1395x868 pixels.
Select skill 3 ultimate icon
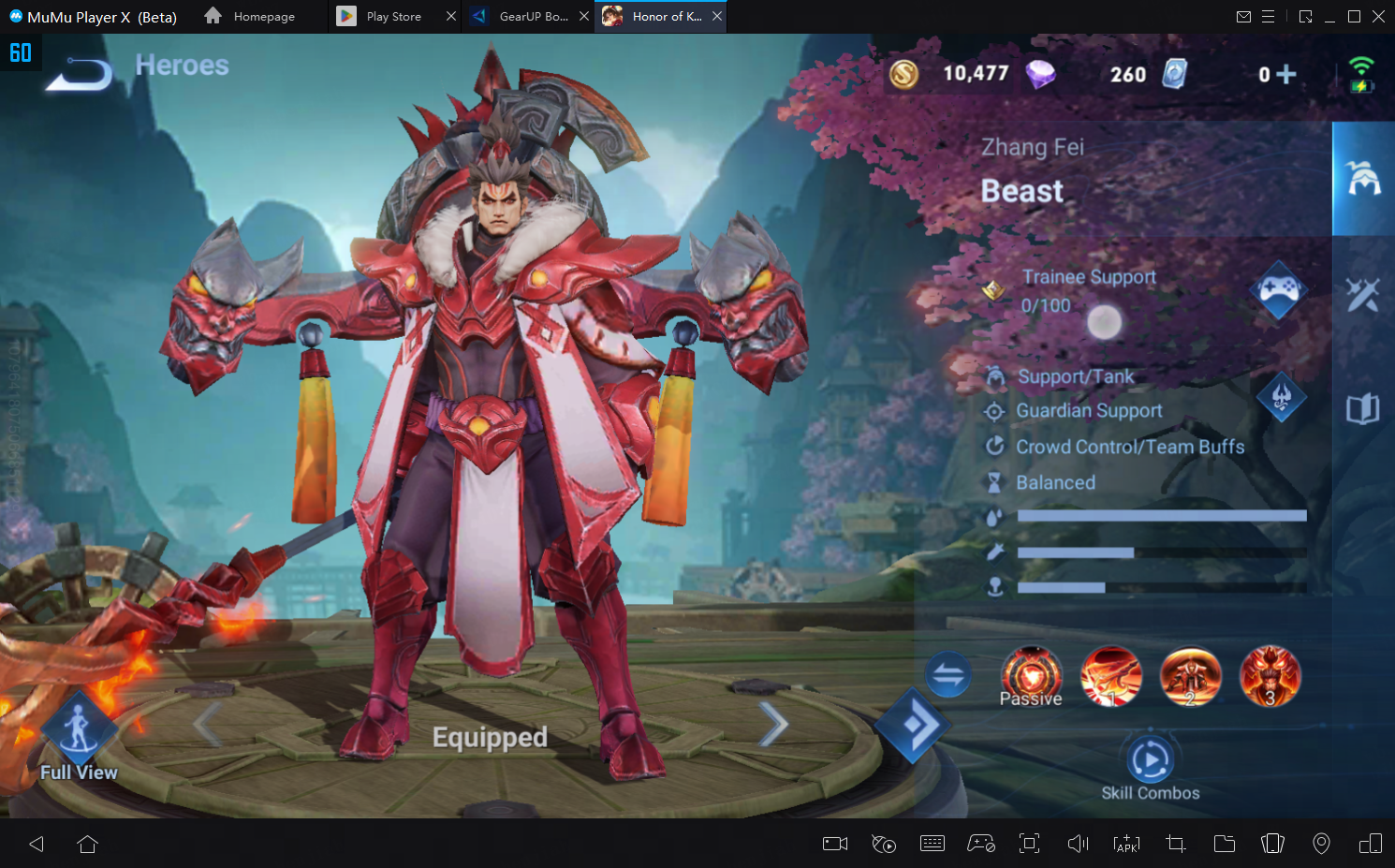click(1270, 676)
